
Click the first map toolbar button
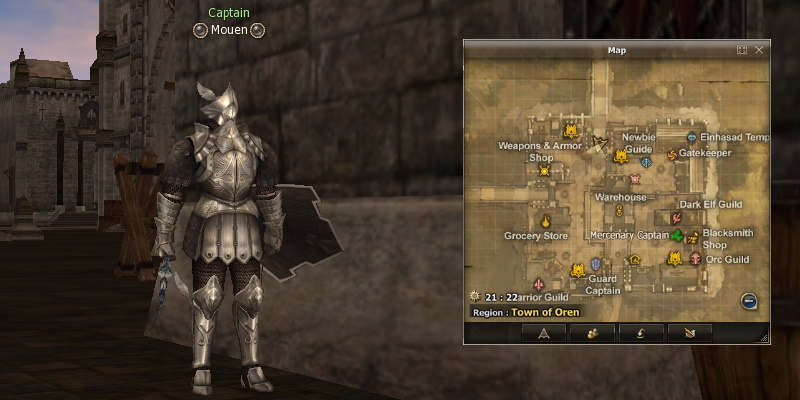[544, 333]
